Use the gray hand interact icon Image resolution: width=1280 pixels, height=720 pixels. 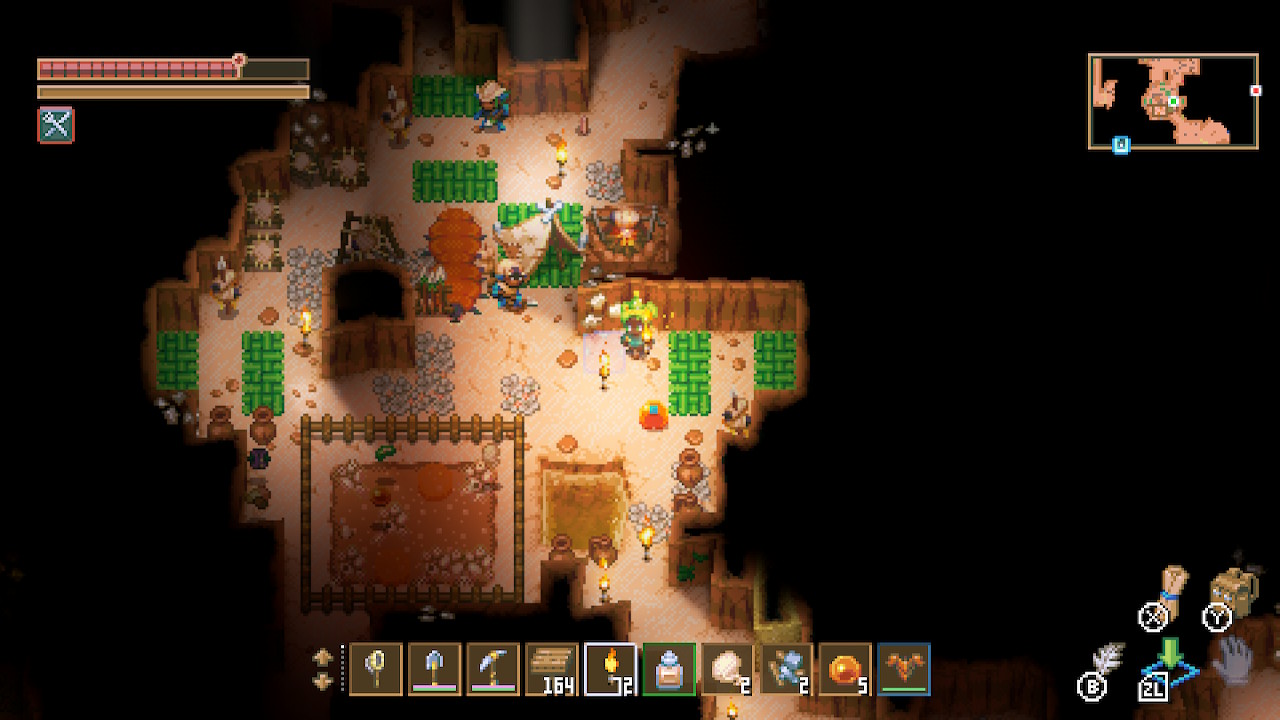point(1233,661)
